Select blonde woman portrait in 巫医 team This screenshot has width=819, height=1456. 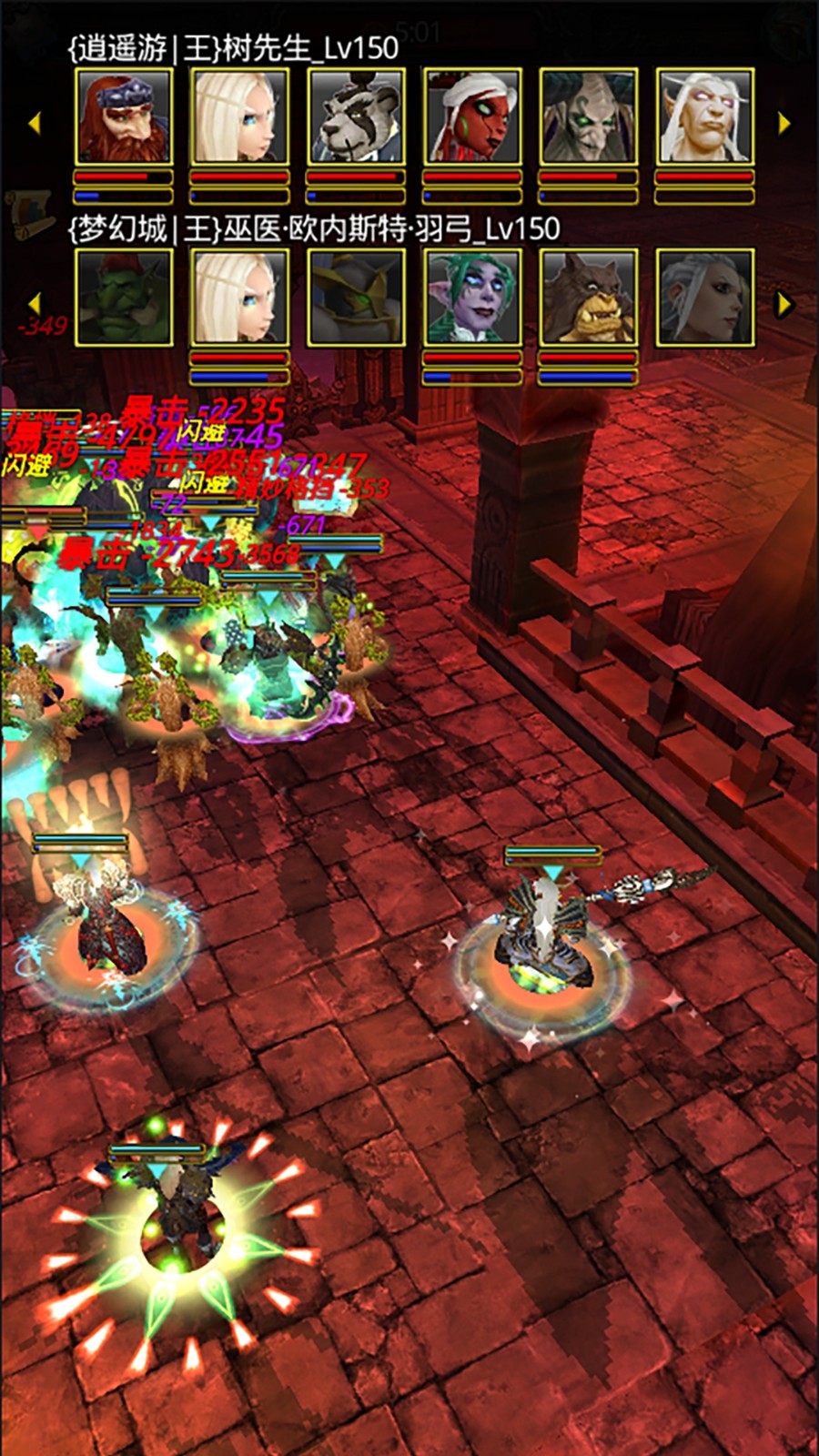[x=239, y=298]
